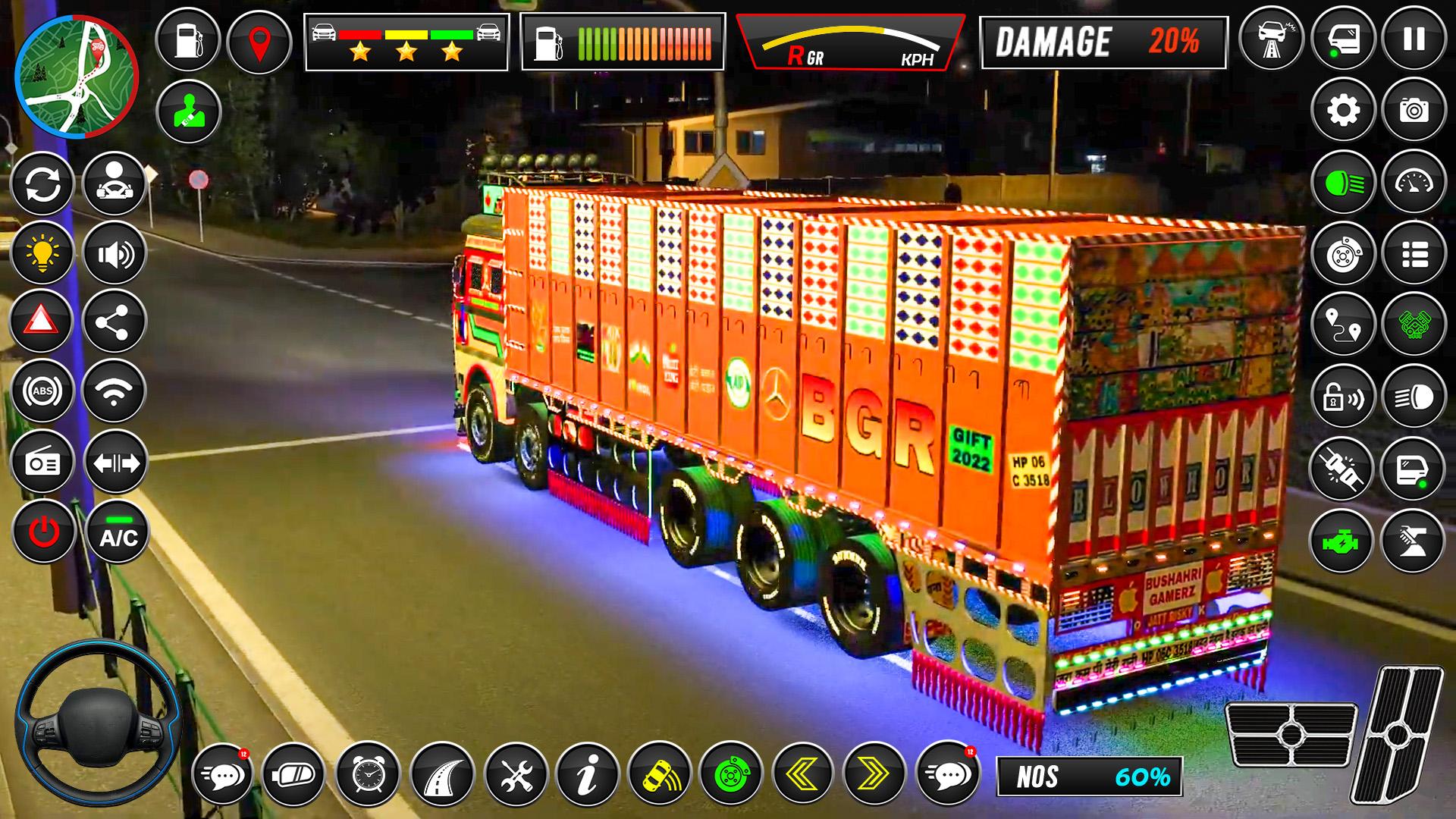This screenshot has height=819, width=1456.
Task: Select the right turn indicator arrows
Action: point(874,774)
